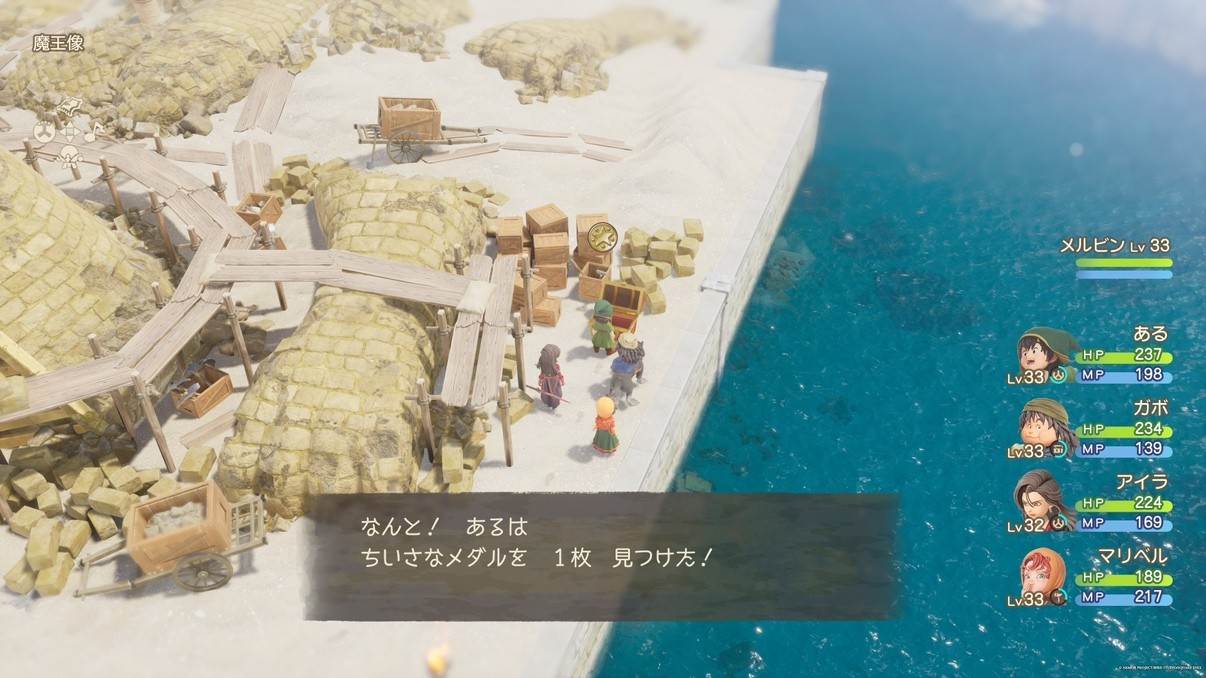Advance the ちいさなメダル dialogue message box
Viewport: 1206px width, 678px height.
[600, 556]
